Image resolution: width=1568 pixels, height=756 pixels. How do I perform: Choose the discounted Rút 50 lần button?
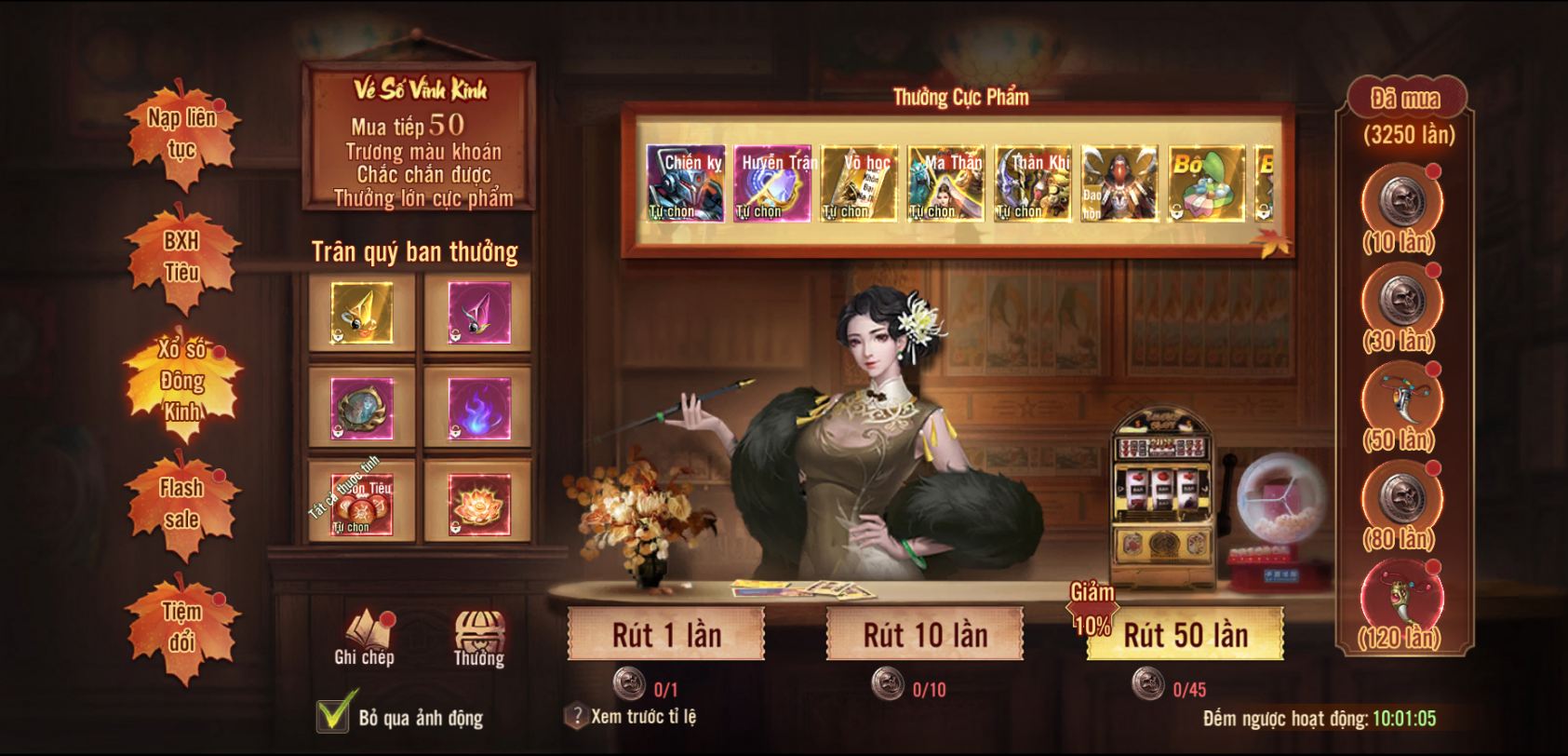click(x=1185, y=635)
